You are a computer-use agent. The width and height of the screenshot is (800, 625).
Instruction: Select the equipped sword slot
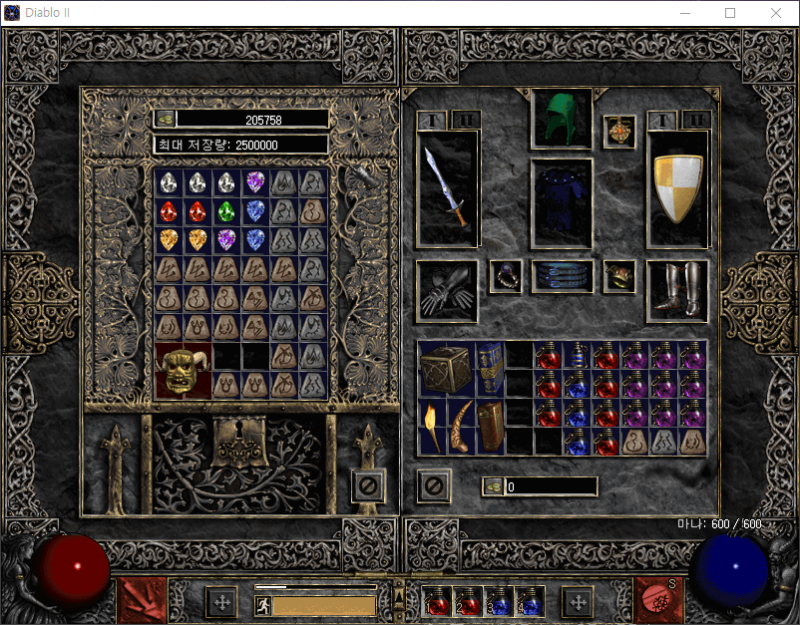447,188
